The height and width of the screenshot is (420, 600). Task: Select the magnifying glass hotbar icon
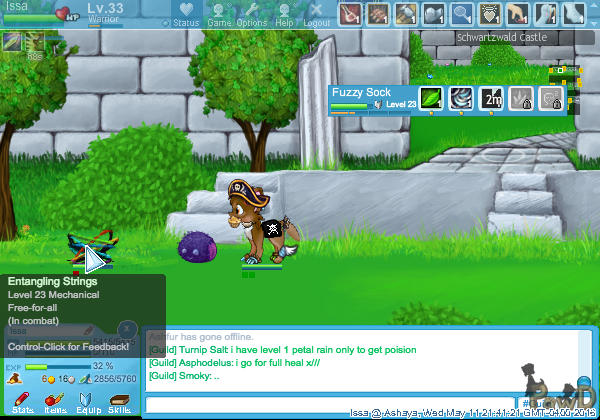click(x=462, y=13)
